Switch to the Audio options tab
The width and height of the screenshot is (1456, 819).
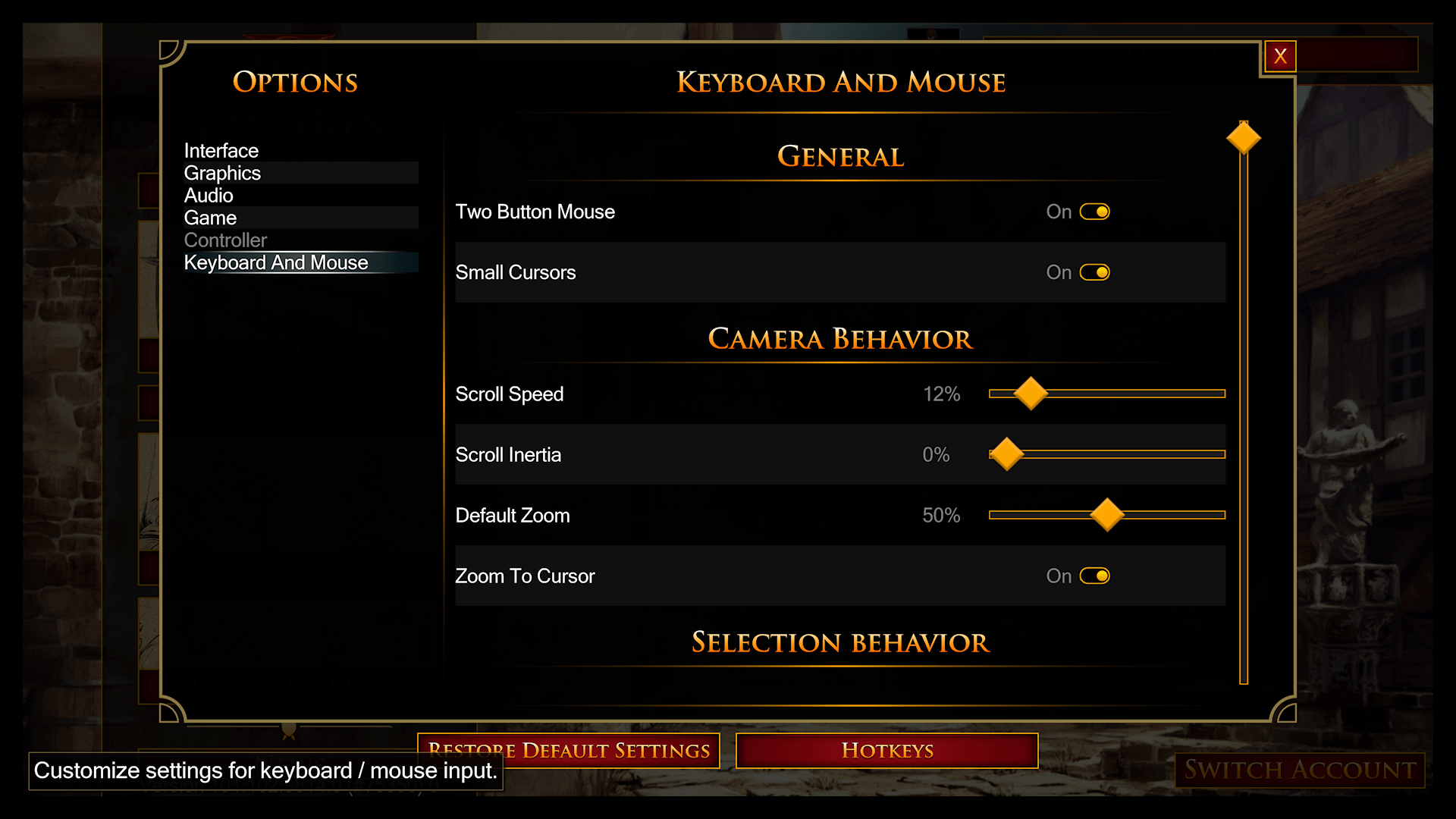pos(208,195)
